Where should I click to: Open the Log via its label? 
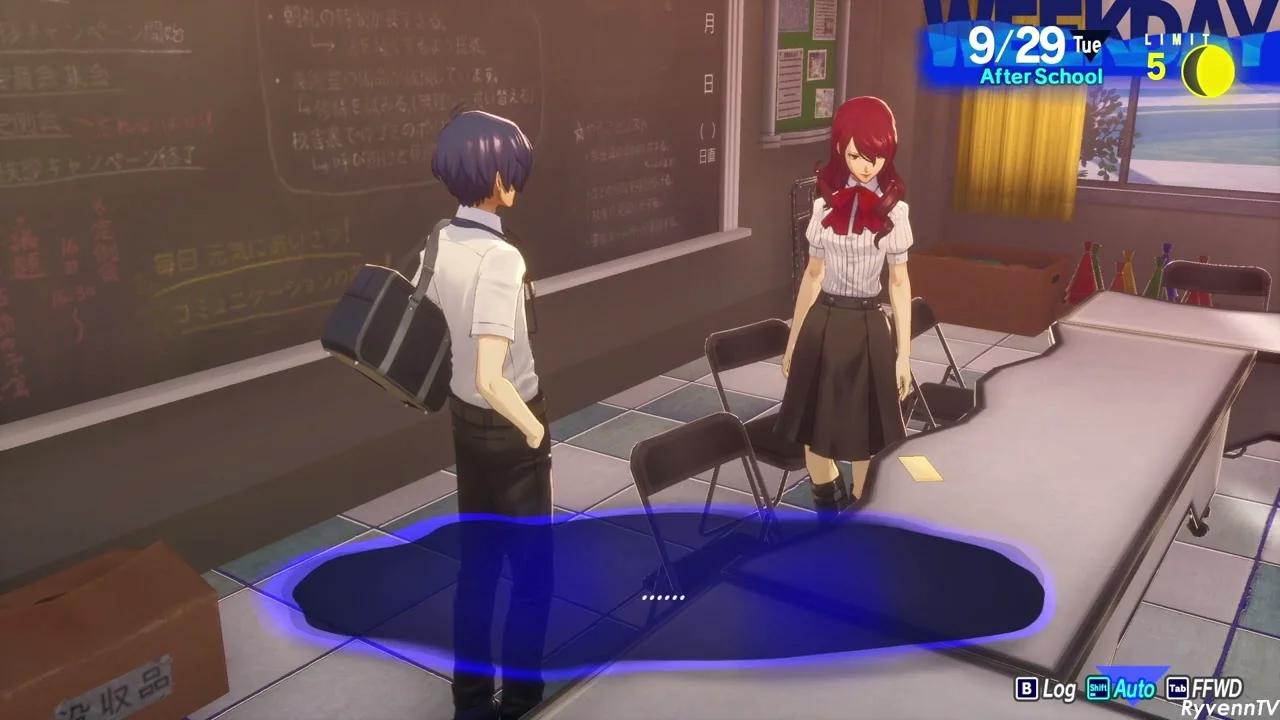coord(1060,689)
